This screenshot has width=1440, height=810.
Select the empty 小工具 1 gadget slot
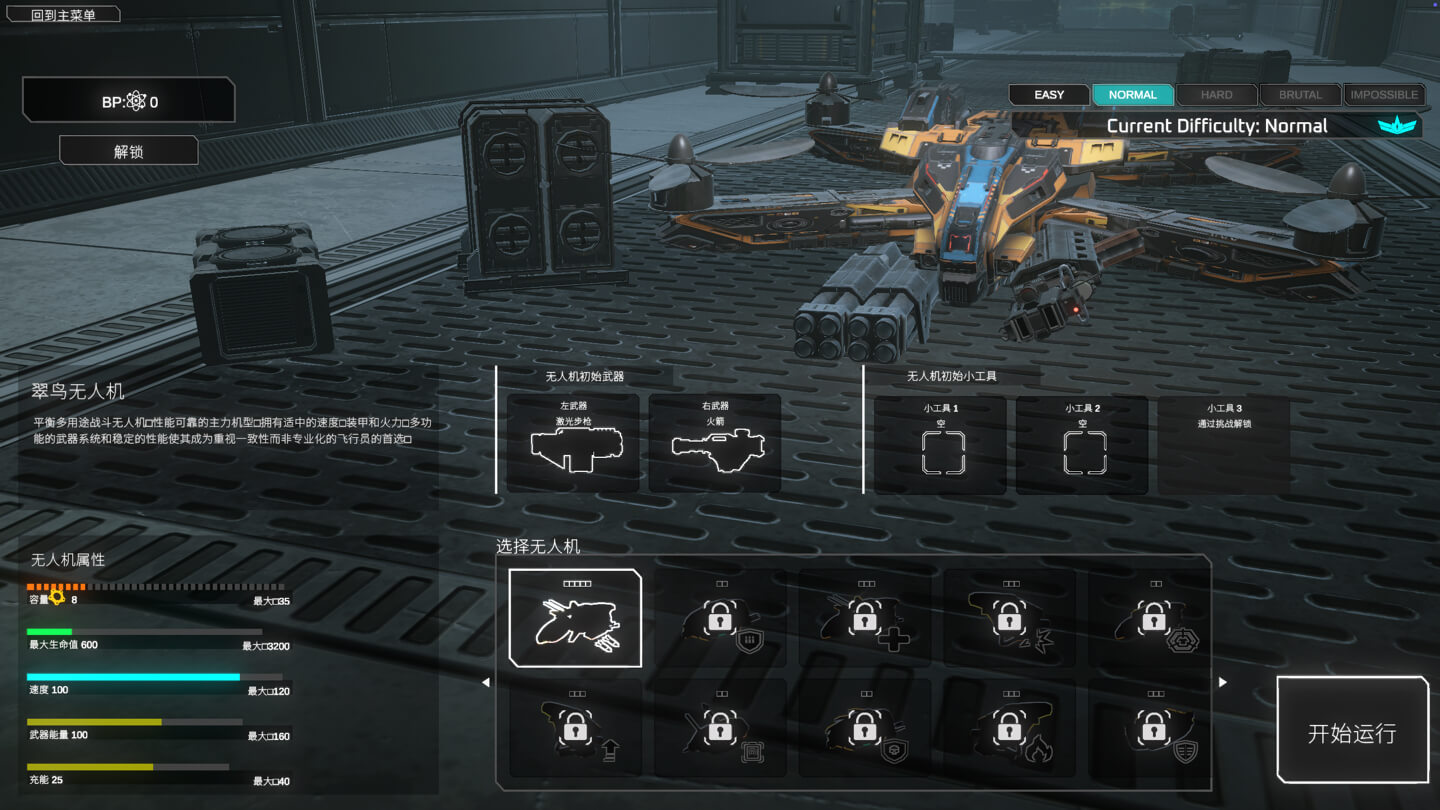941,445
